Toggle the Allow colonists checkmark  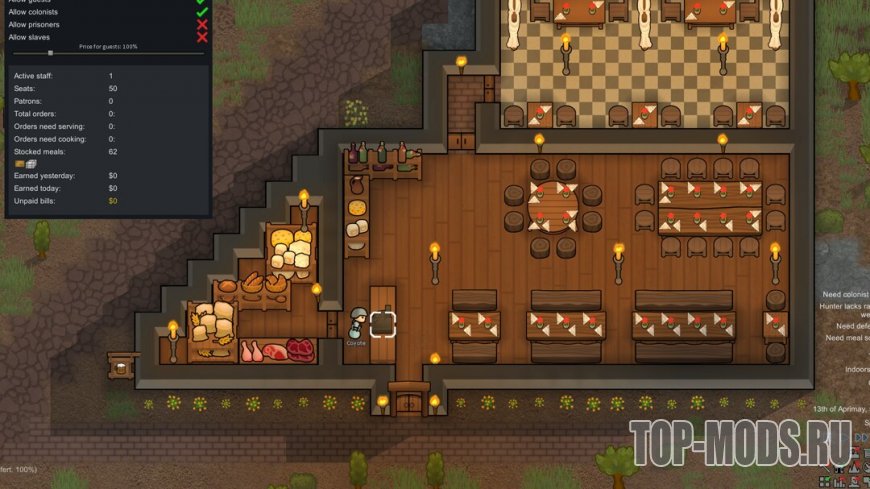coord(202,11)
